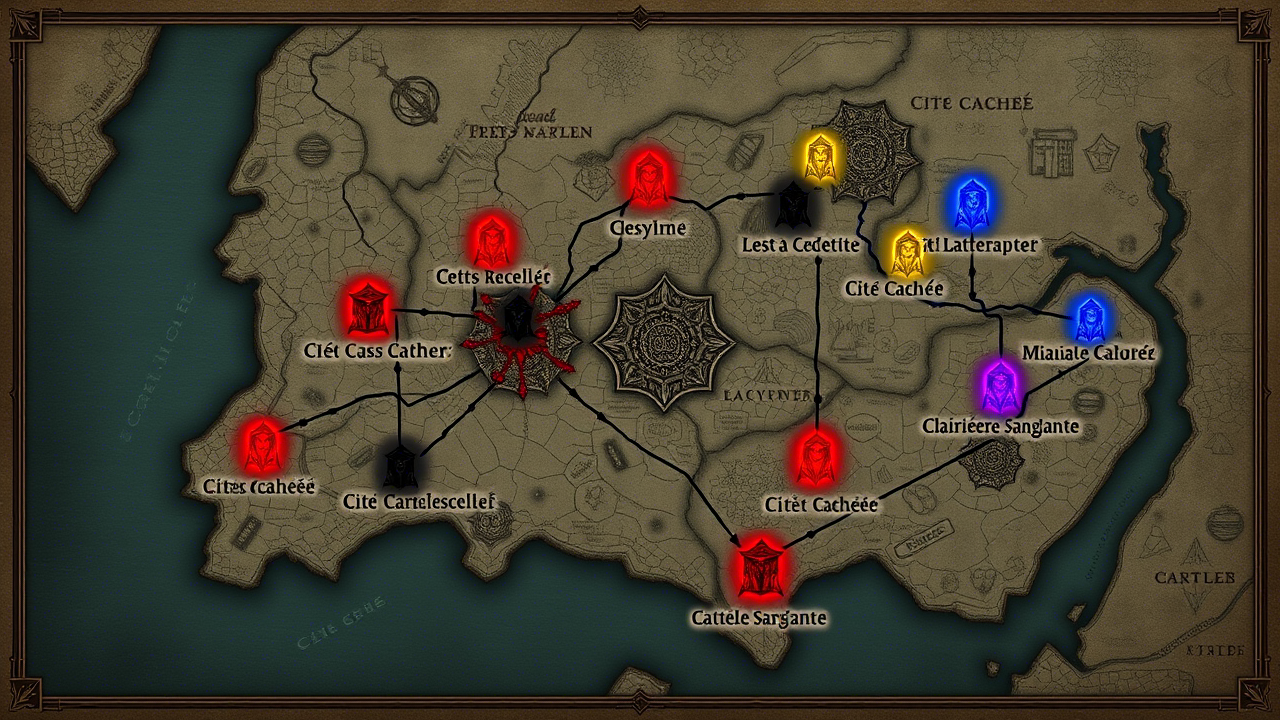
Task: Select the red marker above Cites Cahéé
Action: [x=262, y=446]
